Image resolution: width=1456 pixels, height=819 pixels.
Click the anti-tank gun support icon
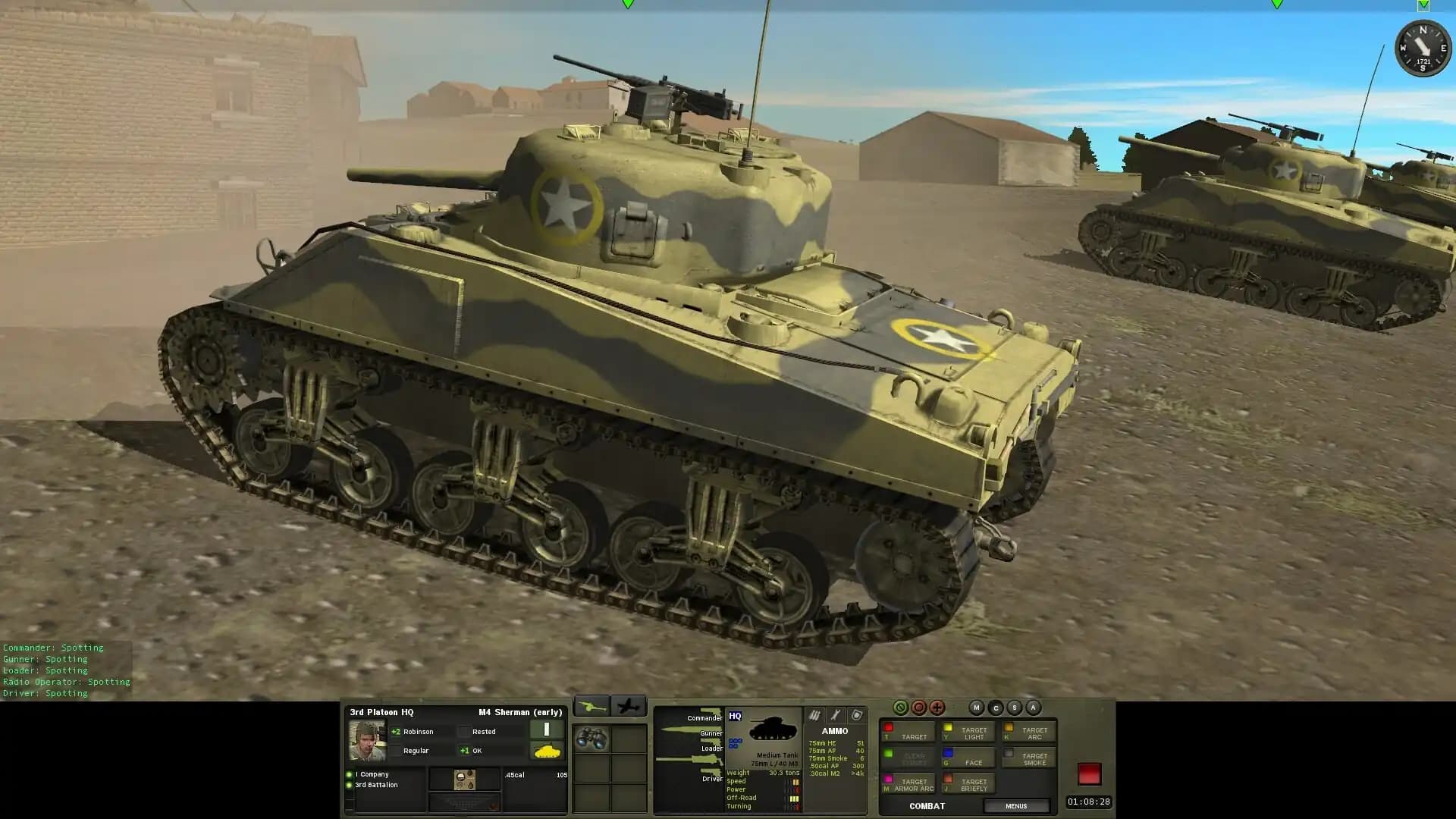(589, 705)
